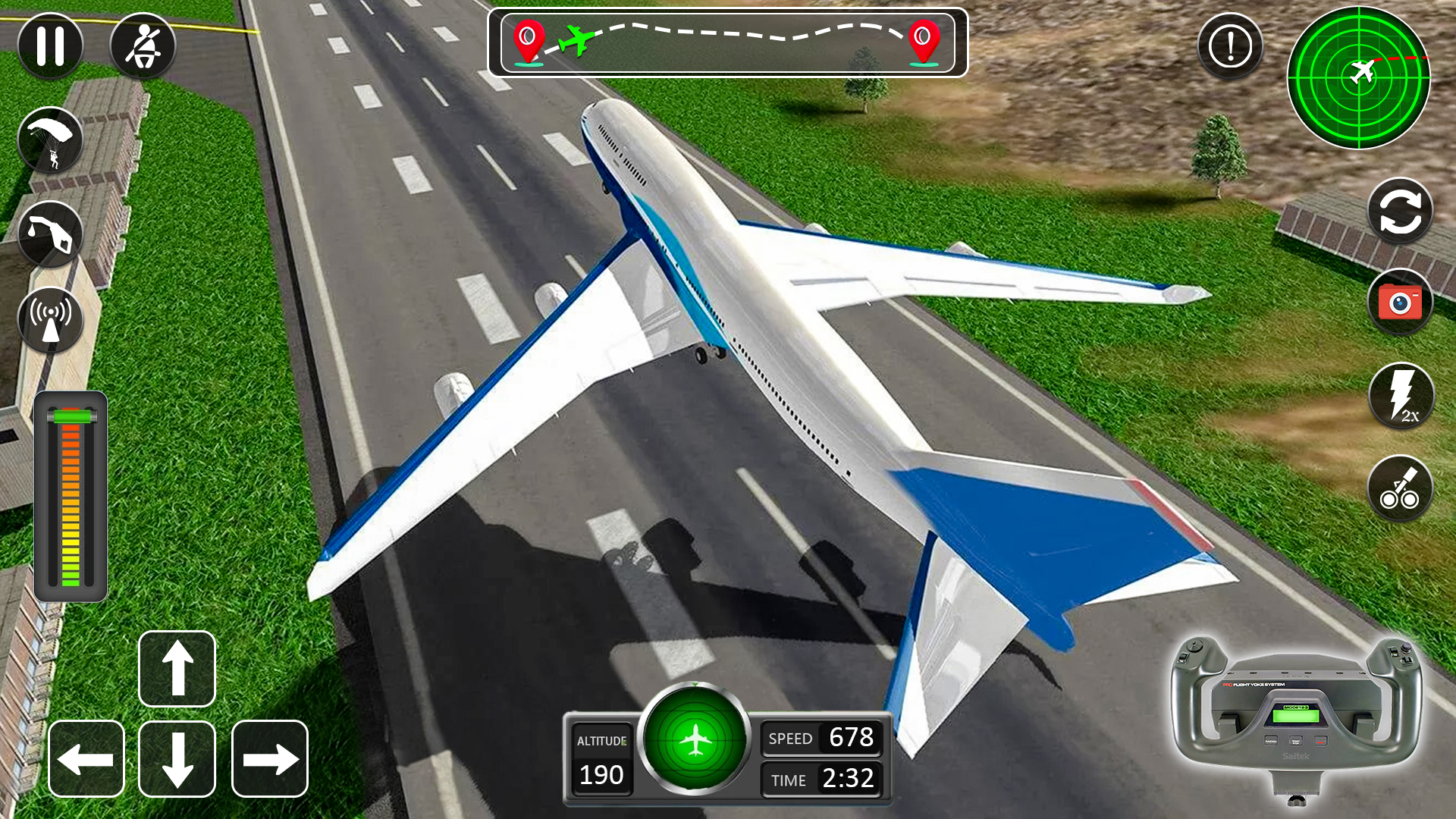
Task: Open the fuel refill feature
Action: (50, 231)
